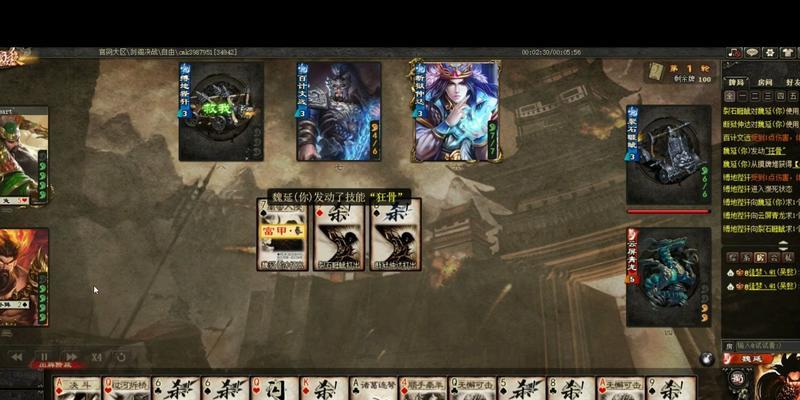Open the 房间 room tab
The height and width of the screenshot is (400, 800).
[765, 83]
